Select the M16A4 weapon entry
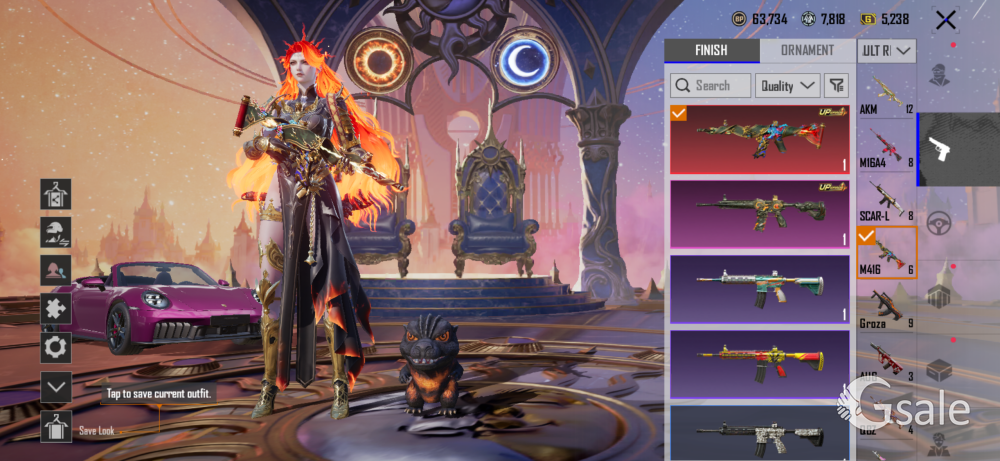The width and height of the screenshot is (1000, 461). (x=886, y=147)
